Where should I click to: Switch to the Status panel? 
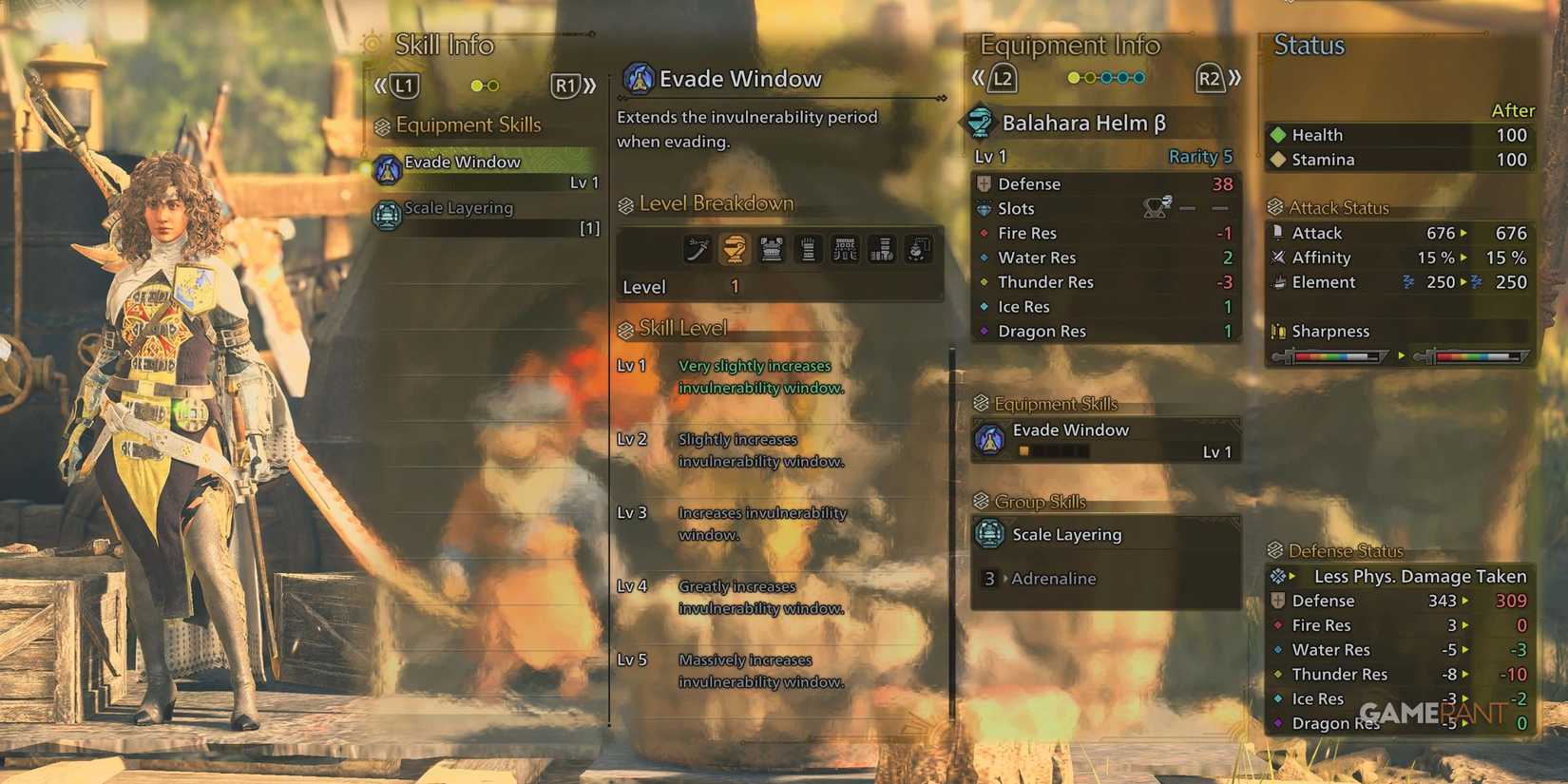(1308, 44)
